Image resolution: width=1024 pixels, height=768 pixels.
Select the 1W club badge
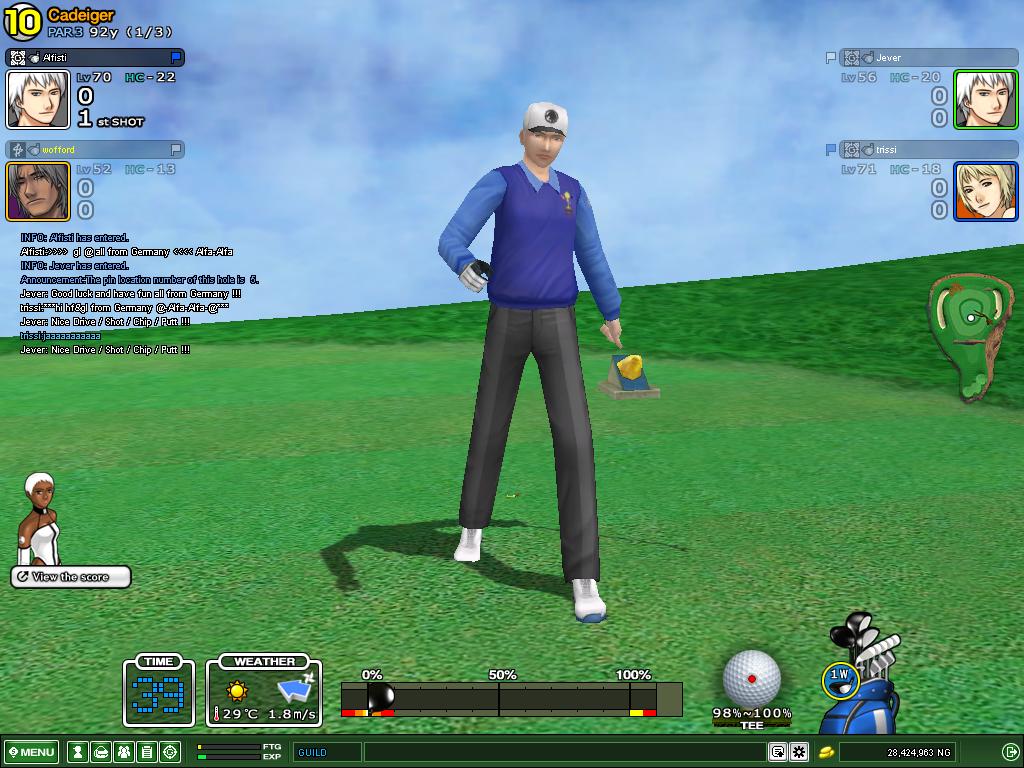click(x=839, y=677)
